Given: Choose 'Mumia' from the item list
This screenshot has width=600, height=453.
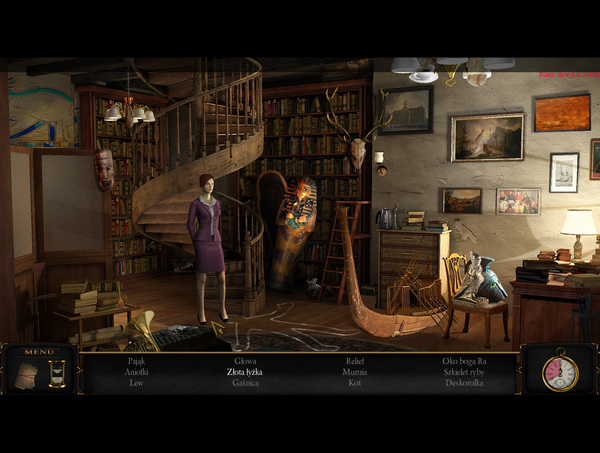Looking at the screenshot, I should pos(354,372).
